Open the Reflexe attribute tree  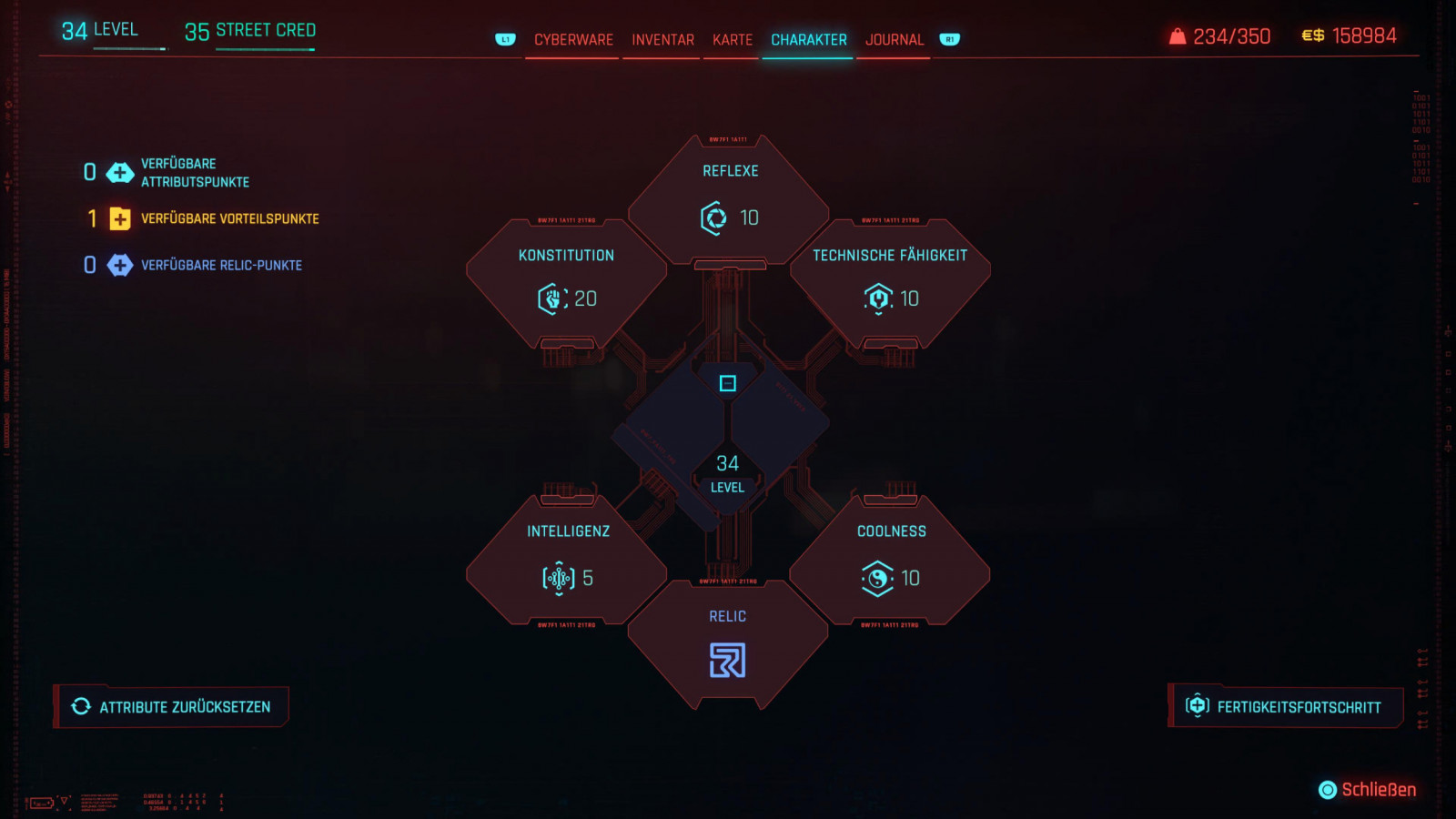(x=729, y=198)
